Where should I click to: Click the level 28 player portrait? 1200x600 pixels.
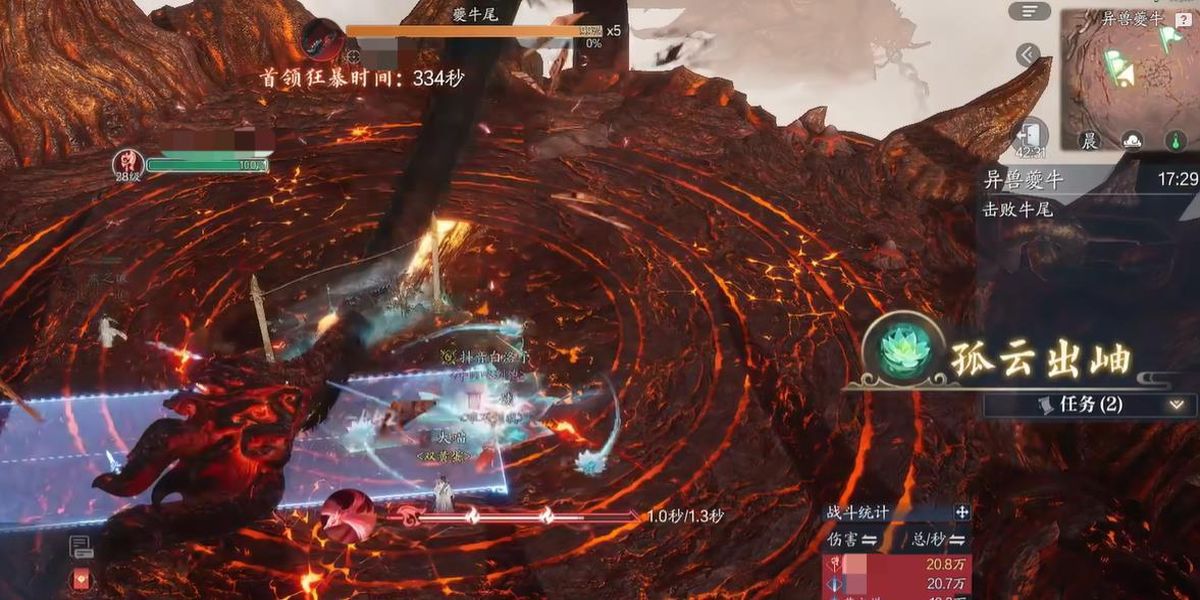[x=127, y=162]
